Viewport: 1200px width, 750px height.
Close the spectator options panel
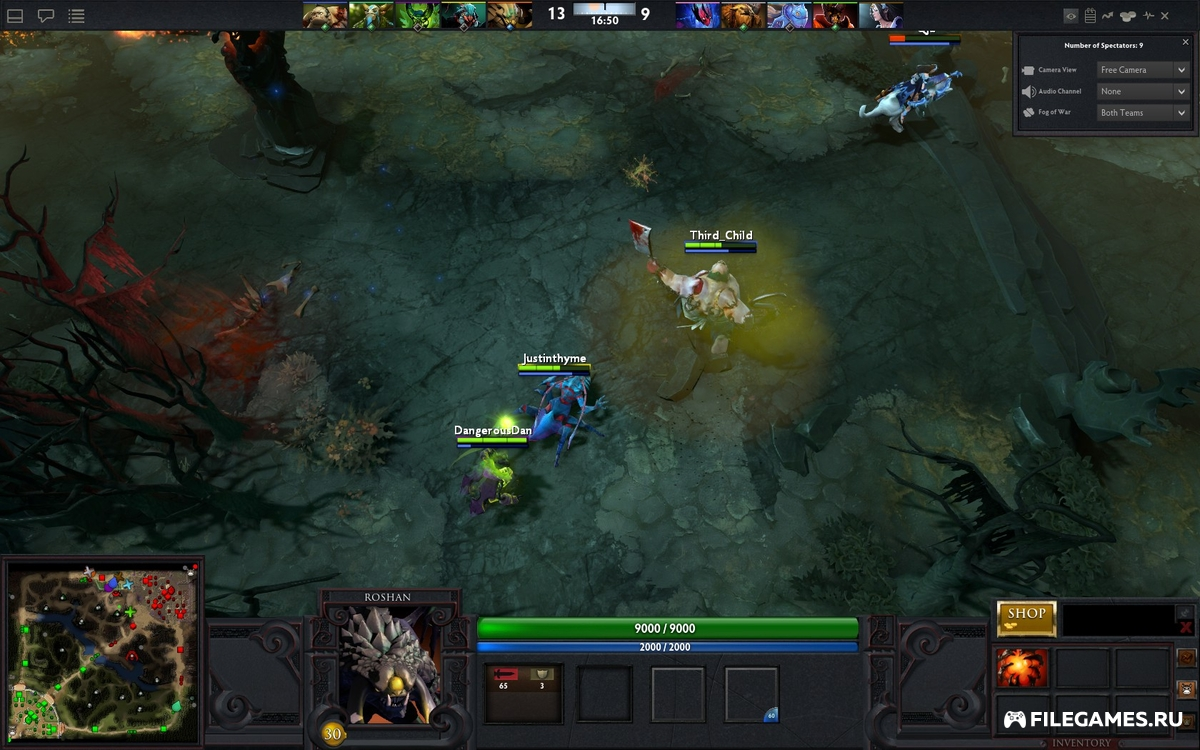(1185, 43)
